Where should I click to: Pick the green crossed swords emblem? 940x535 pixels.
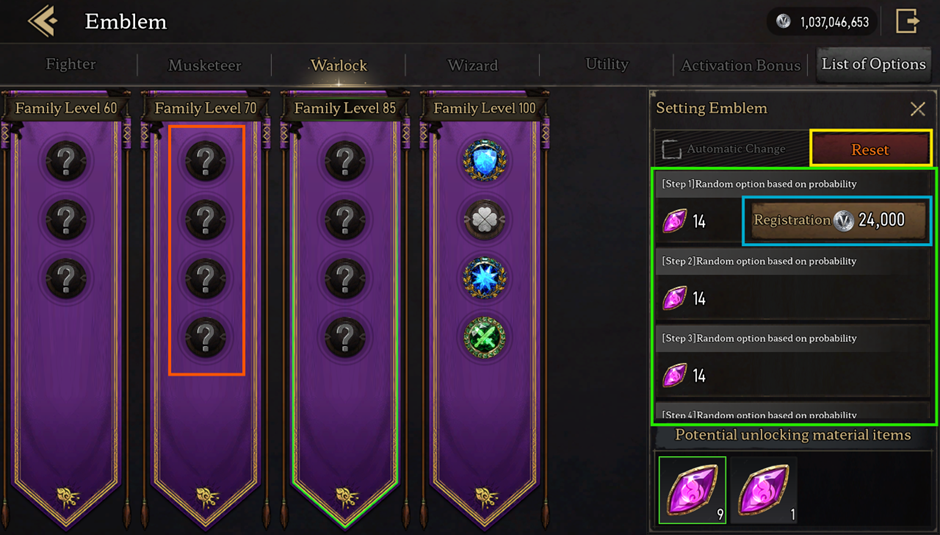pos(485,337)
